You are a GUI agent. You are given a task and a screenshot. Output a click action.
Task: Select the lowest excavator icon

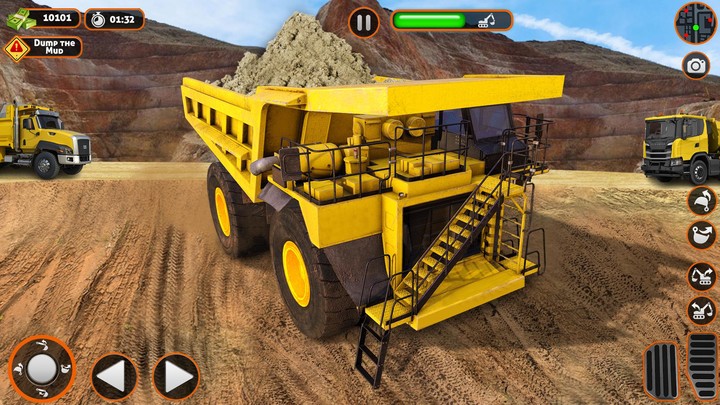[x=702, y=311]
